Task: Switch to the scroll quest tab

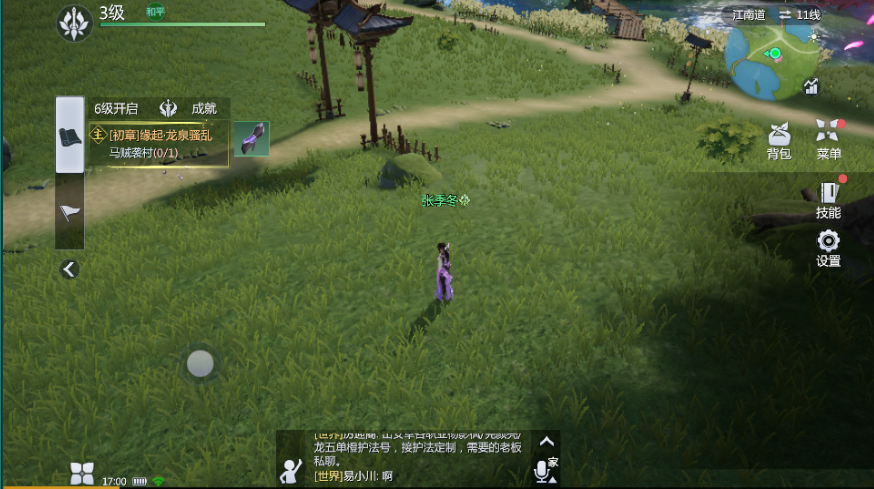Action: [x=70, y=136]
